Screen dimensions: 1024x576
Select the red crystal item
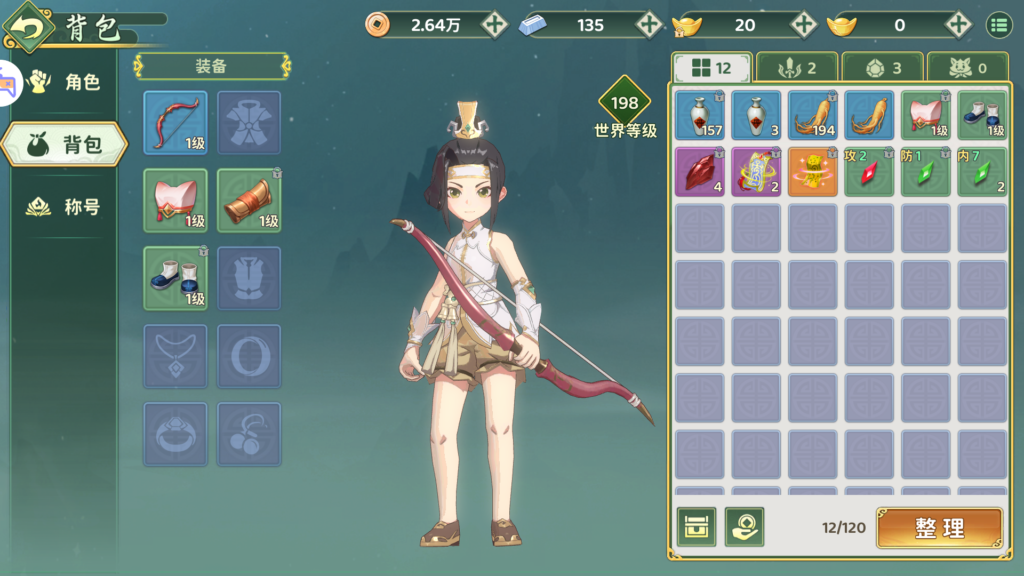(699, 171)
